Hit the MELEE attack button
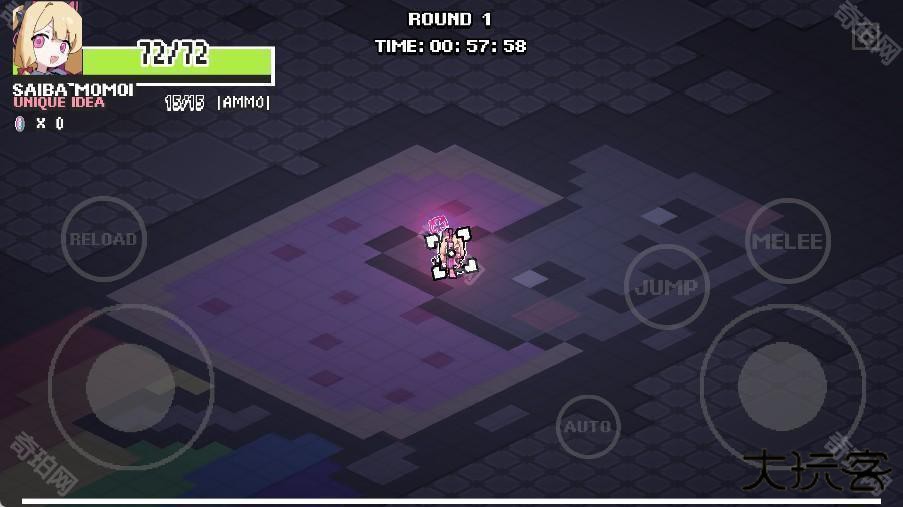The width and height of the screenshot is (903, 507). click(x=787, y=241)
